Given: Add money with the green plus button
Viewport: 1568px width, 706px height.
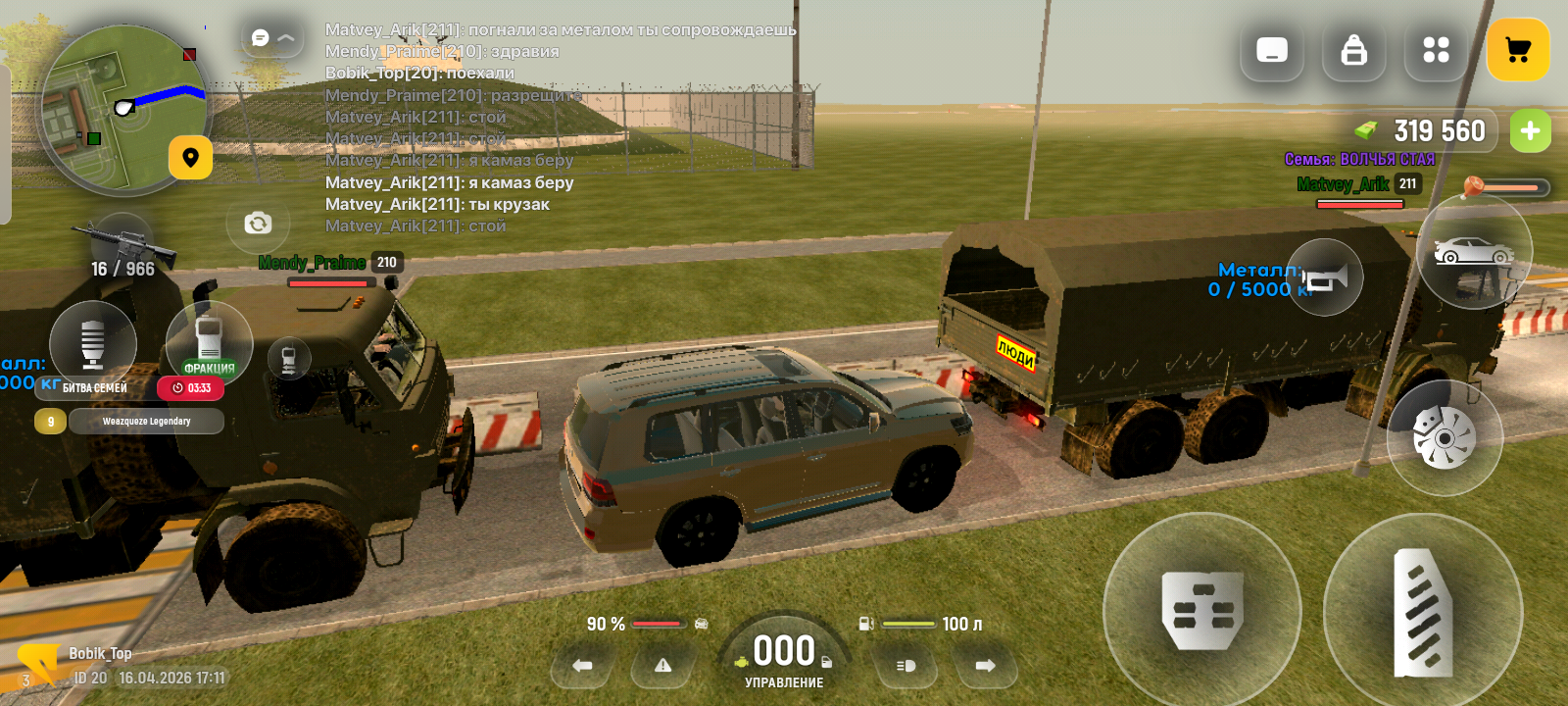Looking at the screenshot, I should coord(1530,131).
